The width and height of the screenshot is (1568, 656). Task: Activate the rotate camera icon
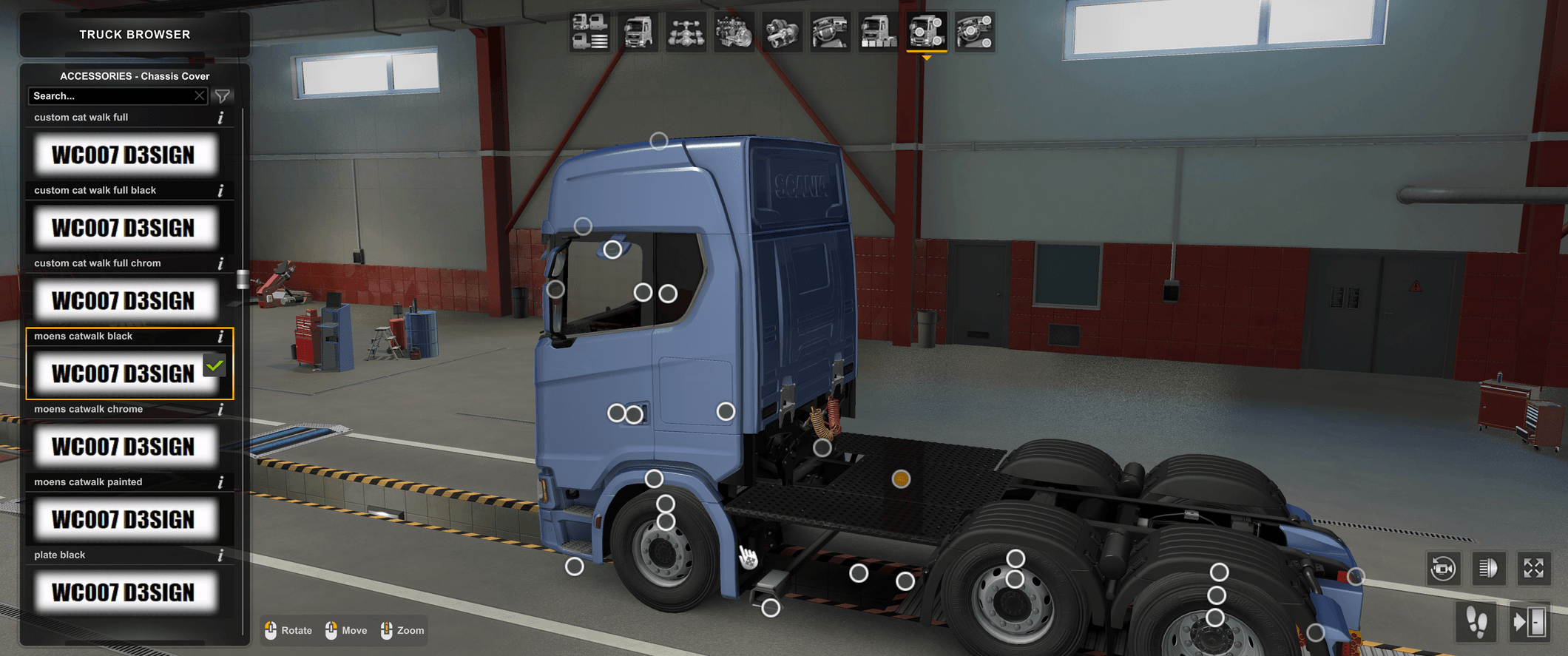(1442, 568)
